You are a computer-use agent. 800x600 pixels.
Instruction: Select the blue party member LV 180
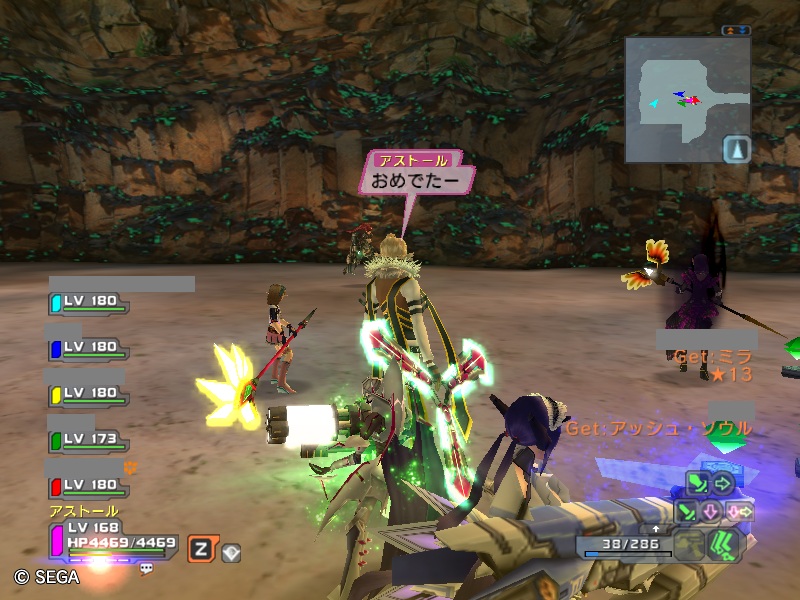(x=88, y=347)
